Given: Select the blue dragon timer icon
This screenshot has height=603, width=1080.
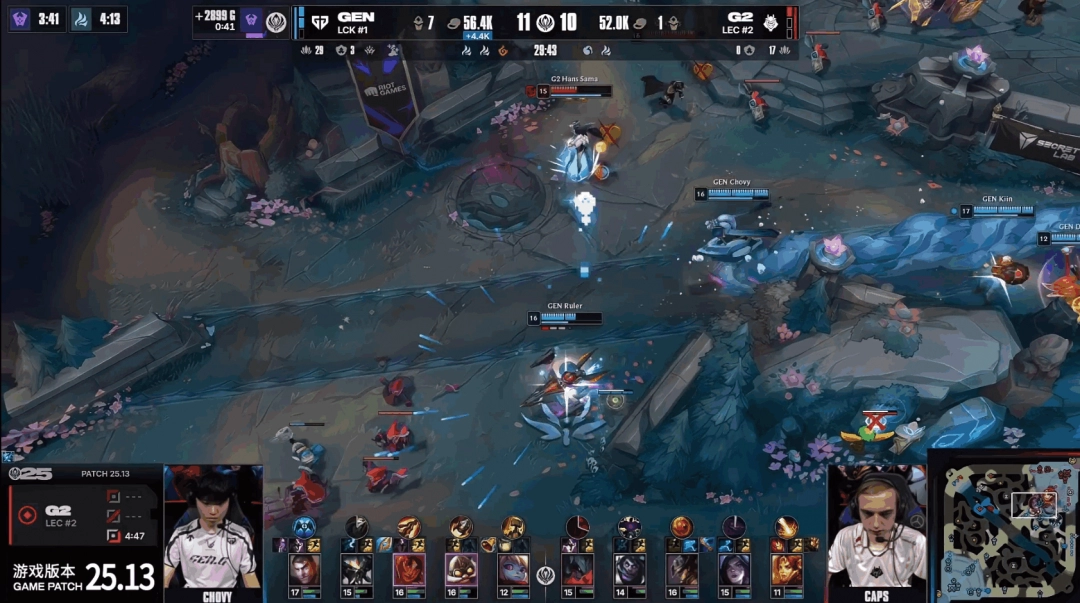Looking at the screenshot, I should pos(80,18).
